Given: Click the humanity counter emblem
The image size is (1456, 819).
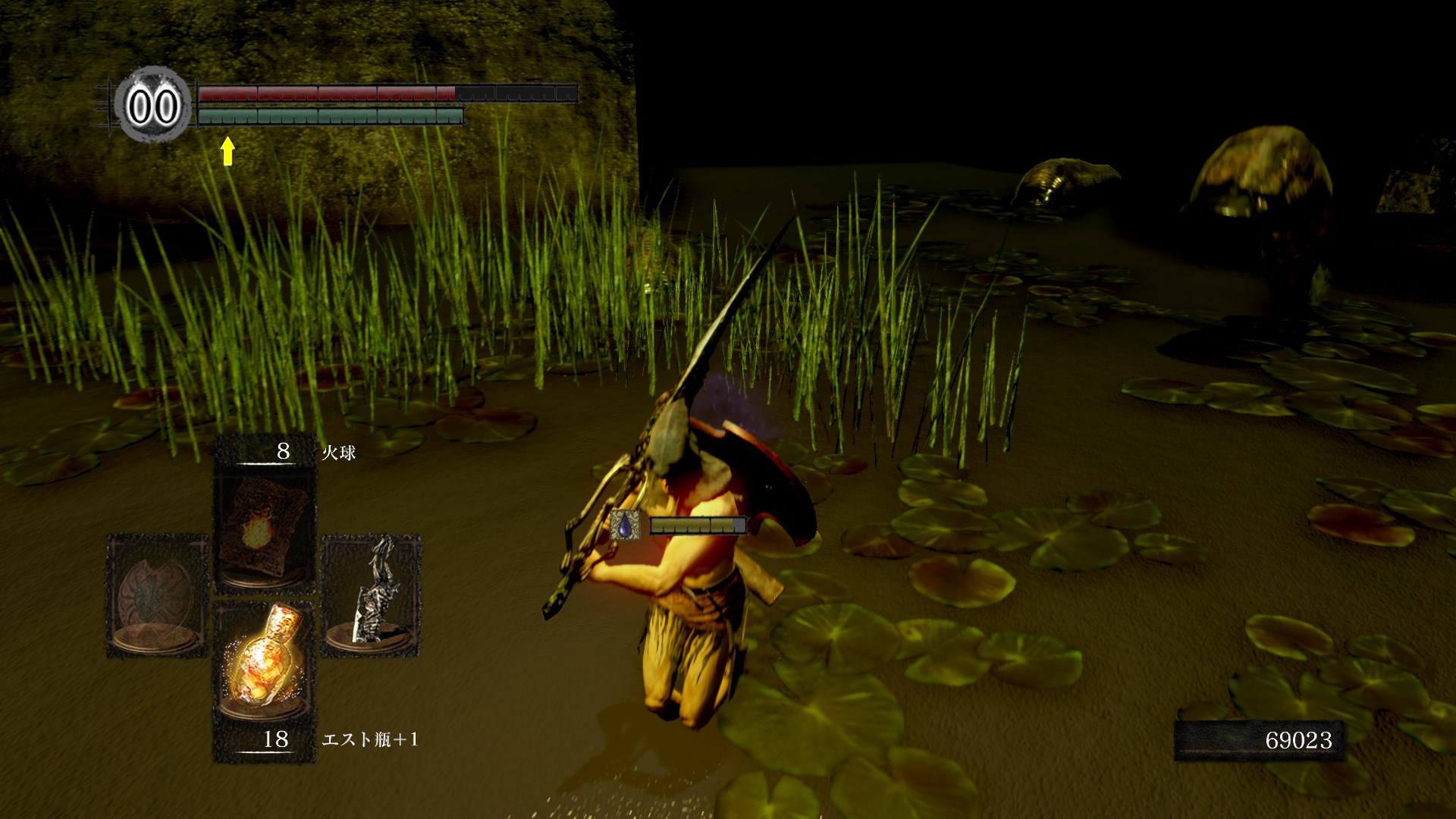Looking at the screenshot, I should [x=153, y=105].
